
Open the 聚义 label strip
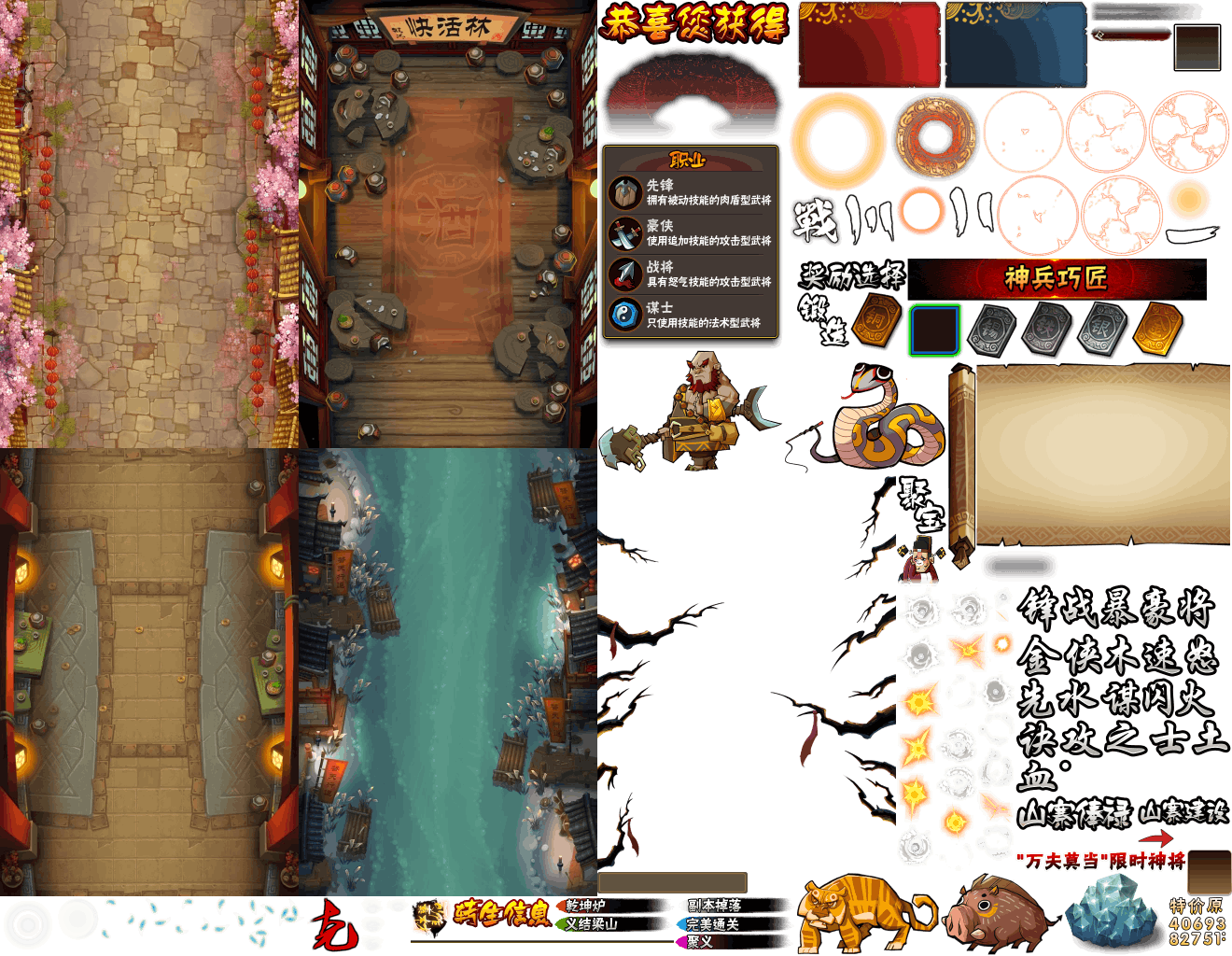[x=719, y=942]
